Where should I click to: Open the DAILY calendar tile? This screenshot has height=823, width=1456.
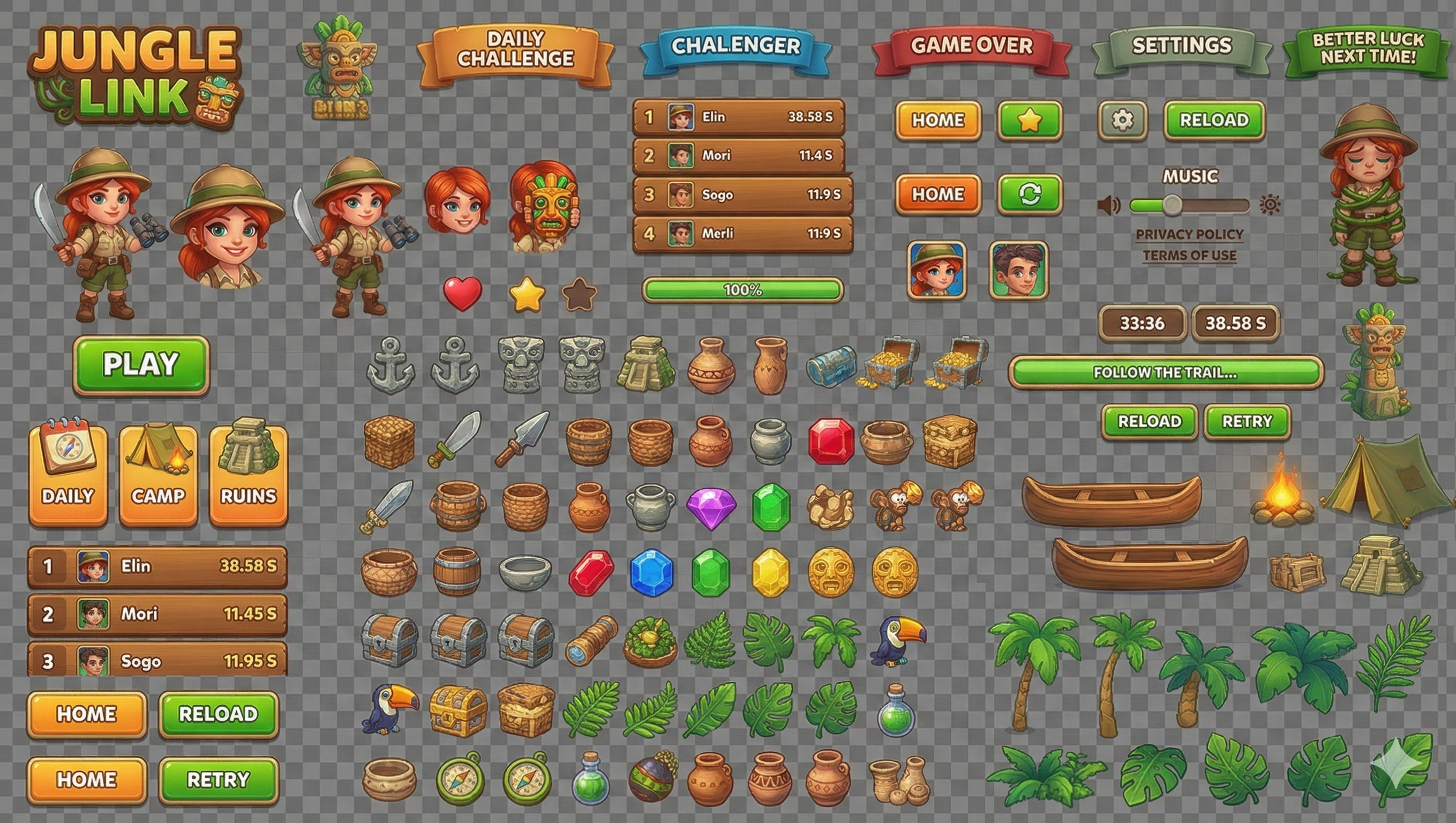(x=68, y=476)
